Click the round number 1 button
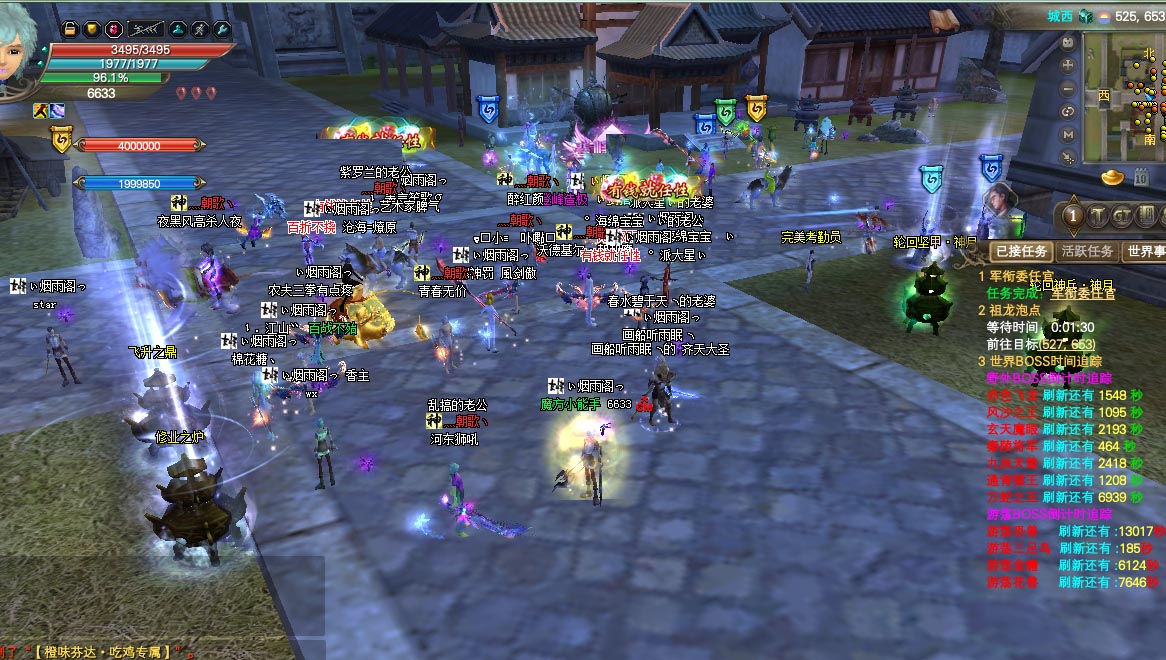Viewport: 1166px width, 660px height. point(1073,216)
